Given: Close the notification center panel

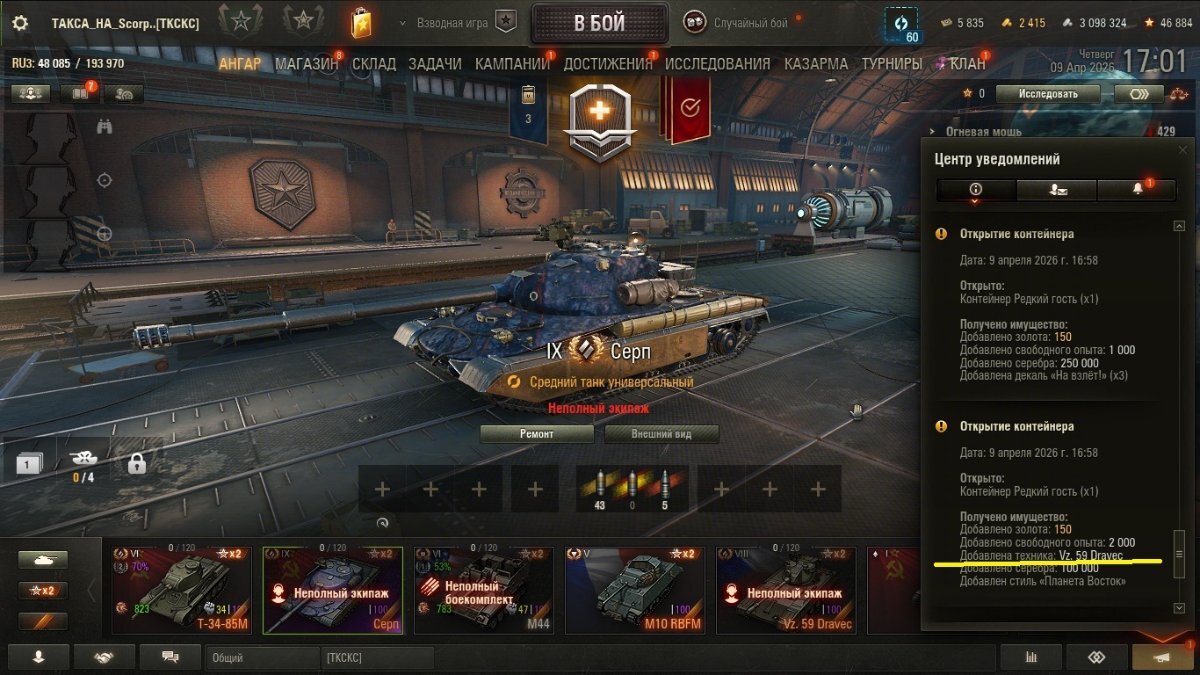Looking at the screenshot, I should (x=1184, y=150).
